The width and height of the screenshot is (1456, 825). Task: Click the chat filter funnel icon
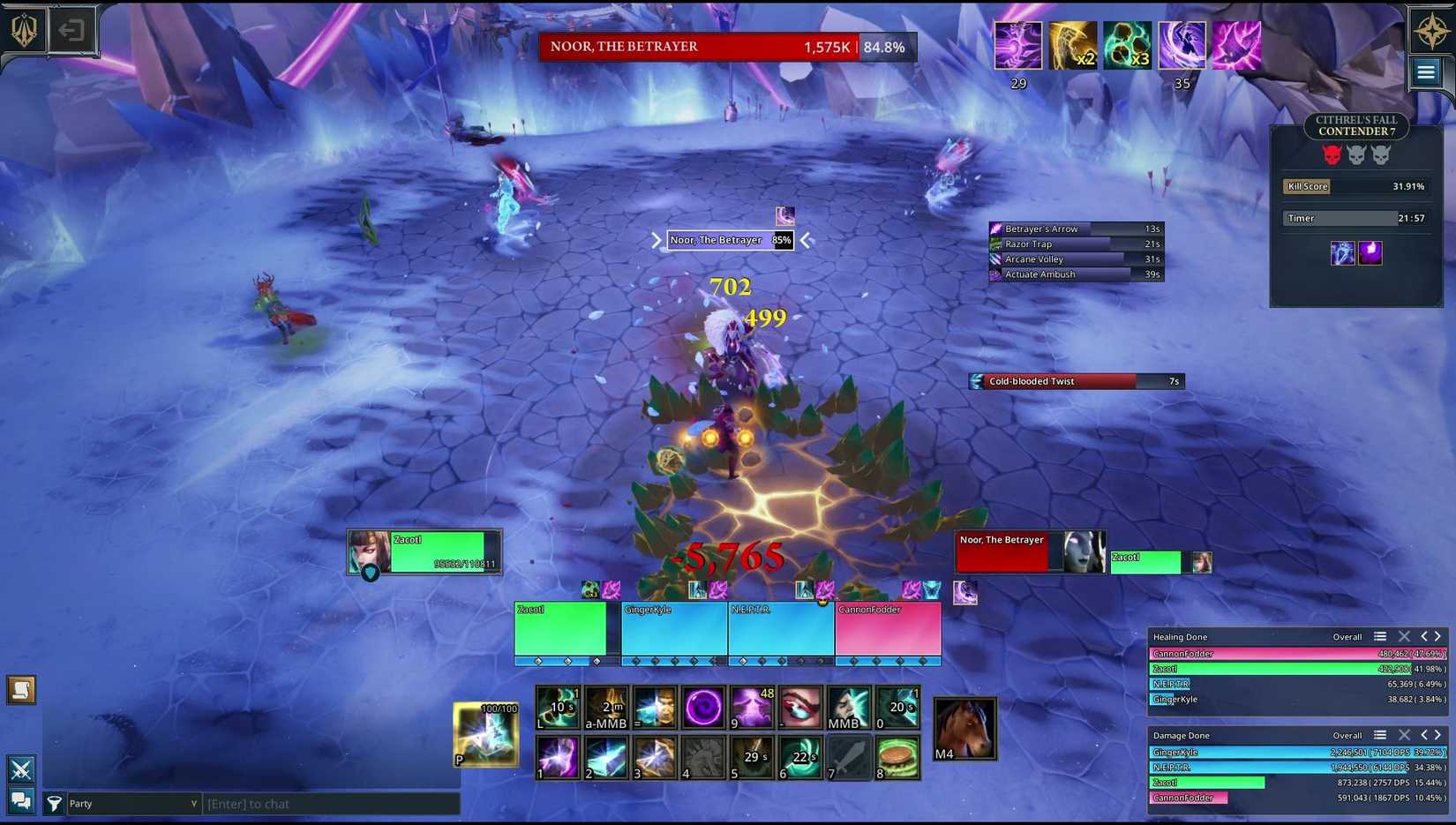coord(54,803)
